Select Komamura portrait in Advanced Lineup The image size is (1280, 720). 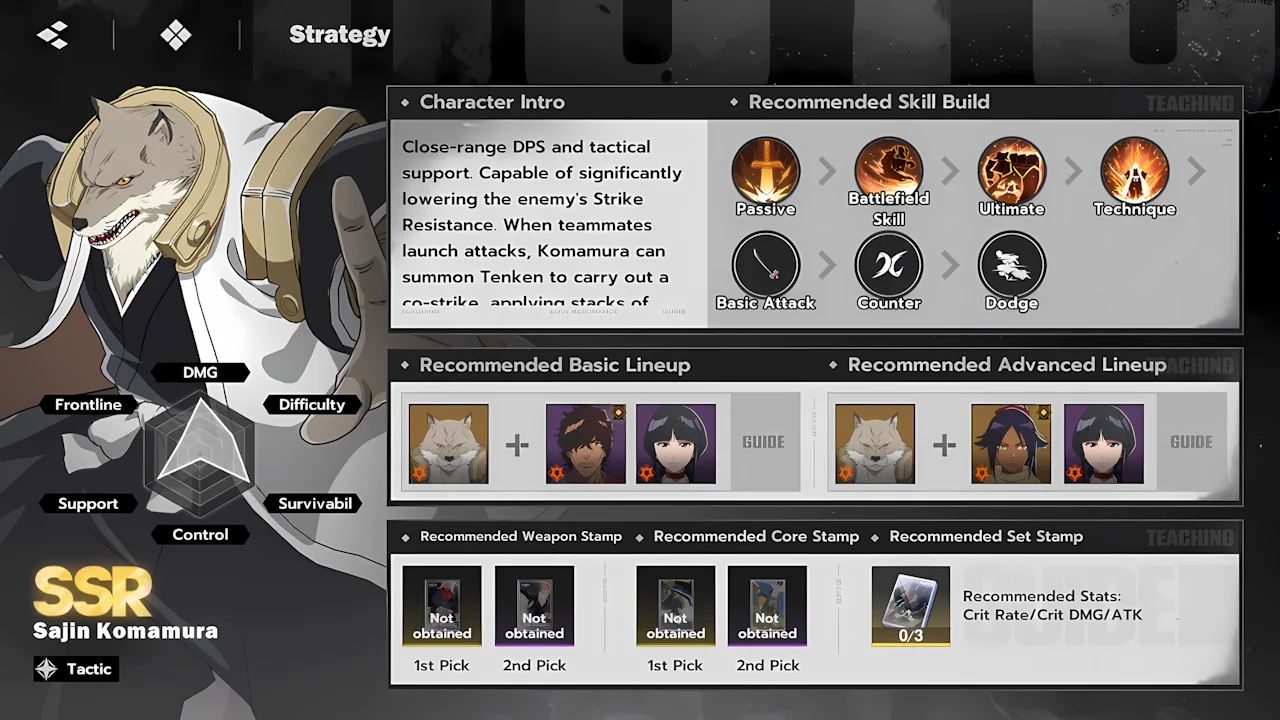(x=875, y=444)
